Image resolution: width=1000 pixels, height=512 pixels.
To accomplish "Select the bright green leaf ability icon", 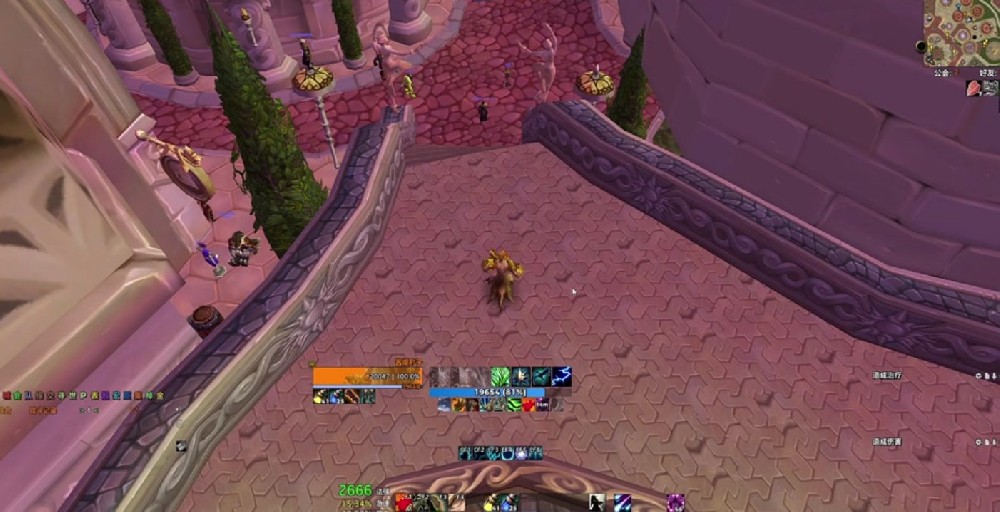I will pos(501,376).
